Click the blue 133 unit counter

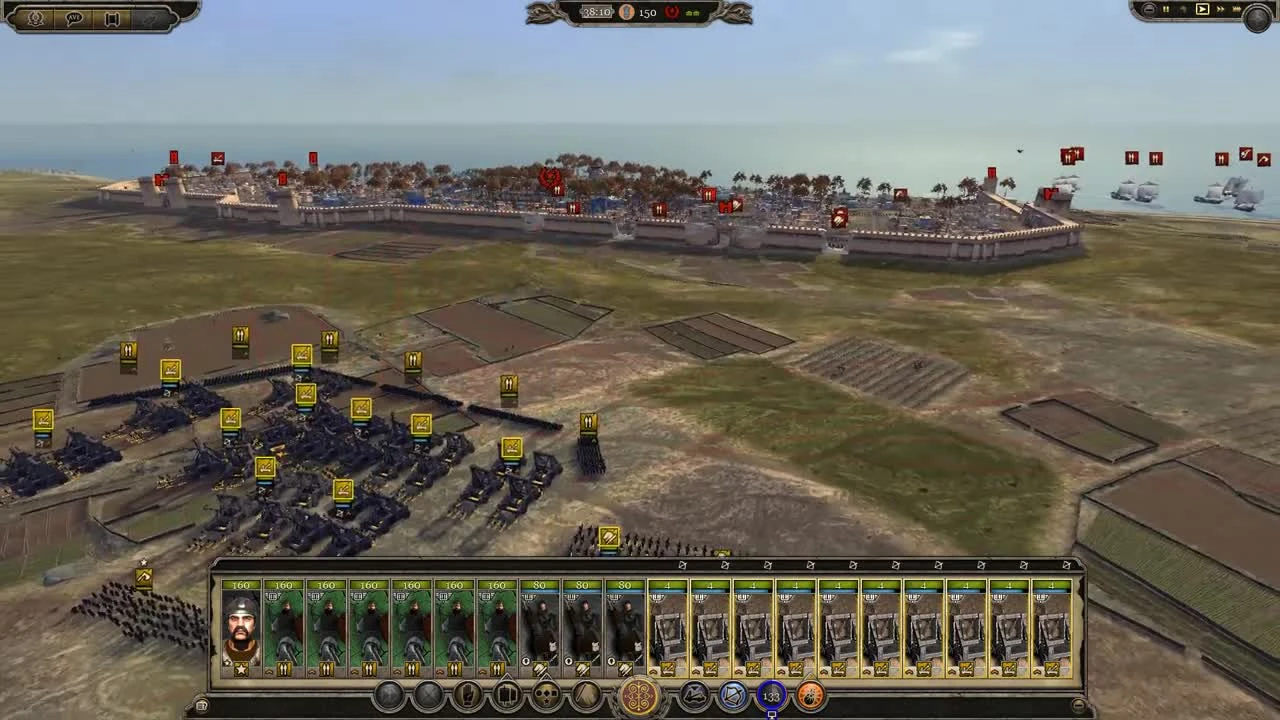tap(772, 696)
